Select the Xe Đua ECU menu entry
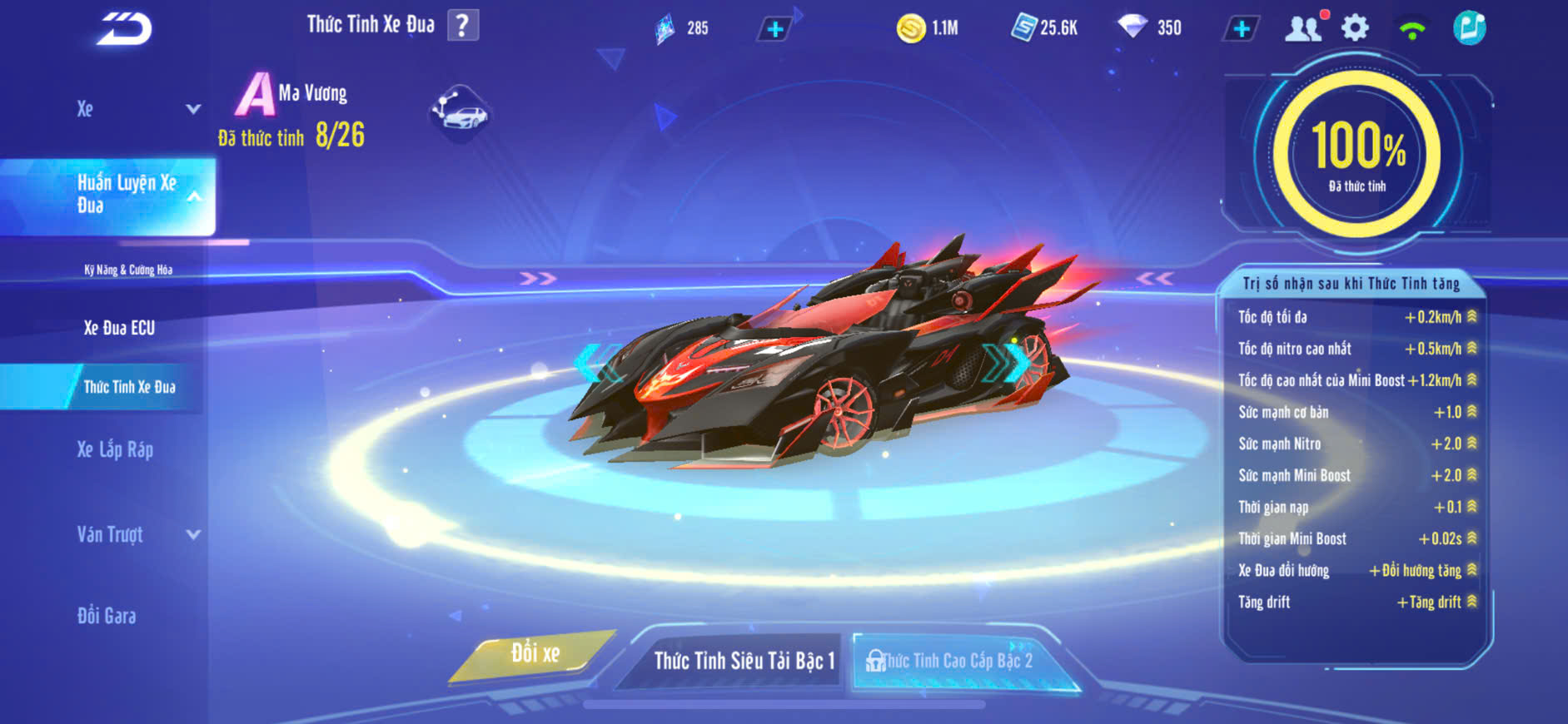The width and height of the screenshot is (1568, 724). 119,328
